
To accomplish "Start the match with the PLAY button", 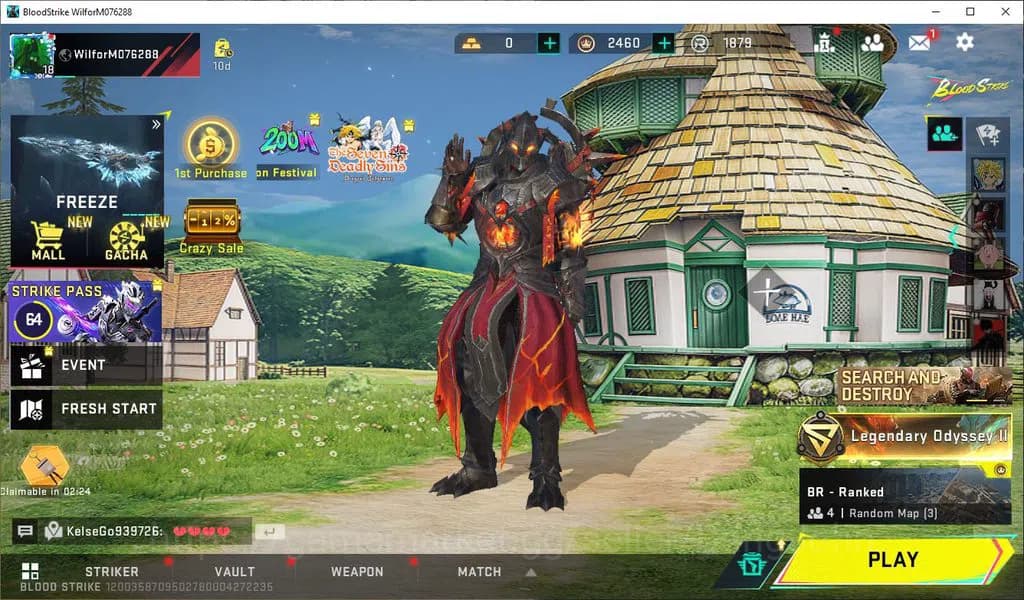I will click(892, 560).
